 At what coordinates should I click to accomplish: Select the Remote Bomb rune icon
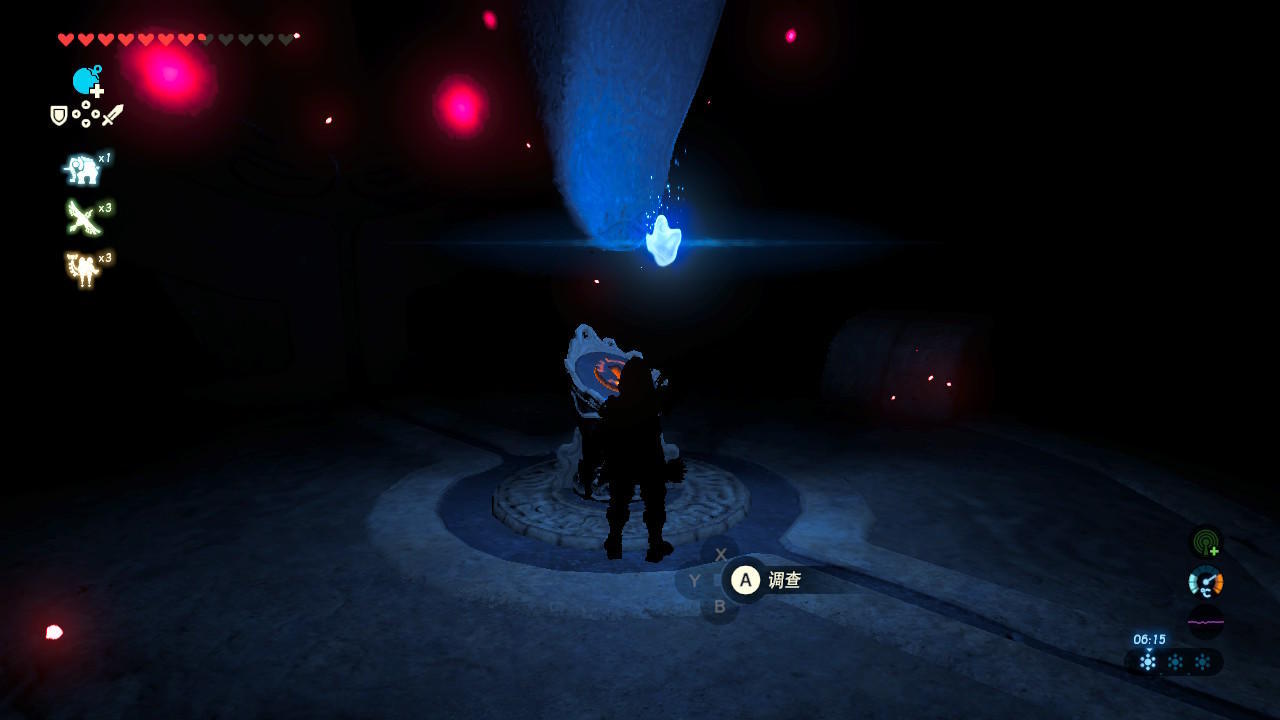pos(86,81)
